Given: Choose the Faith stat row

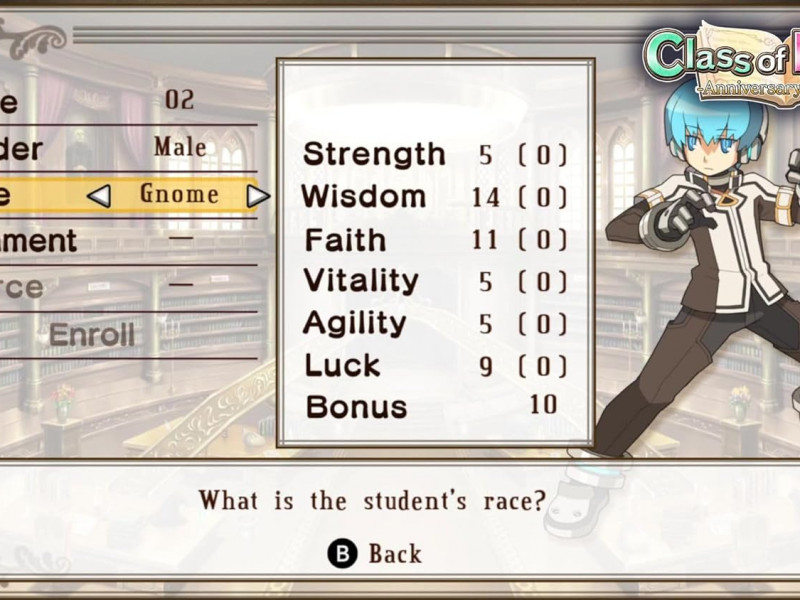Looking at the screenshot, I should coord(434,240).
